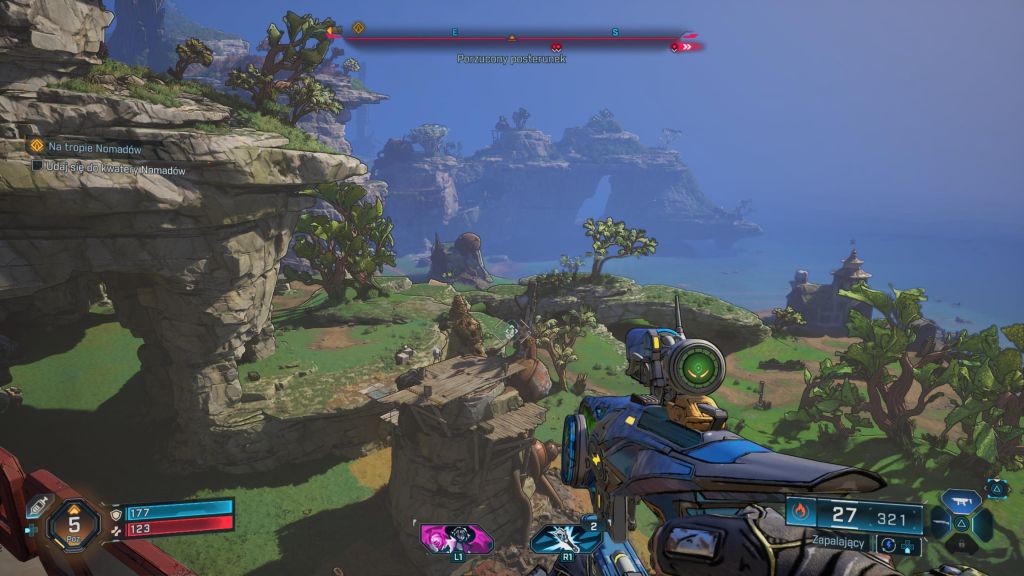Click the red skull enemy marker on compass
This screenshot has width=1024, height=576.
point(556,45)
